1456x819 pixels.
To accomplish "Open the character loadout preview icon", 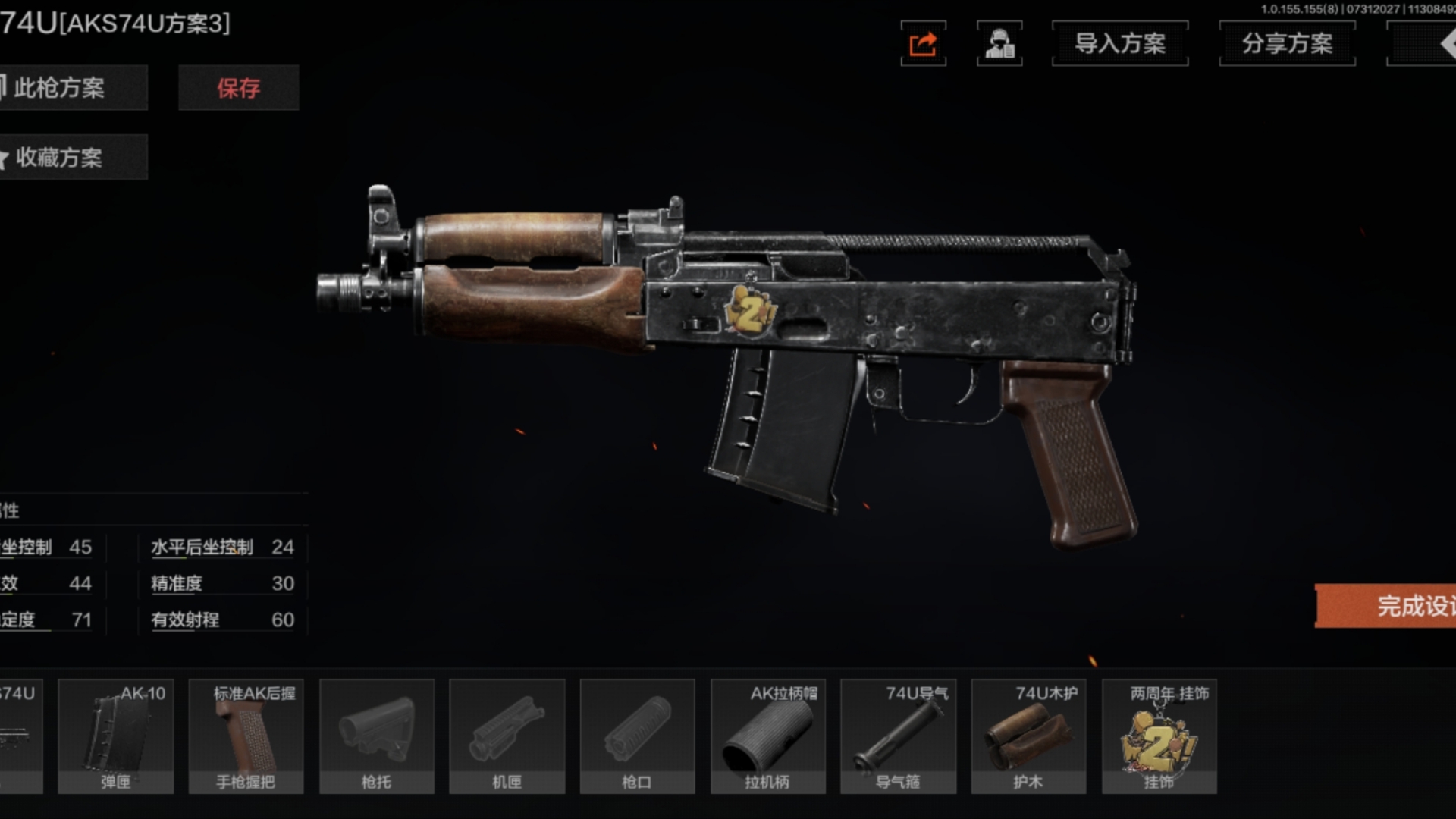I will coord(999,43).
